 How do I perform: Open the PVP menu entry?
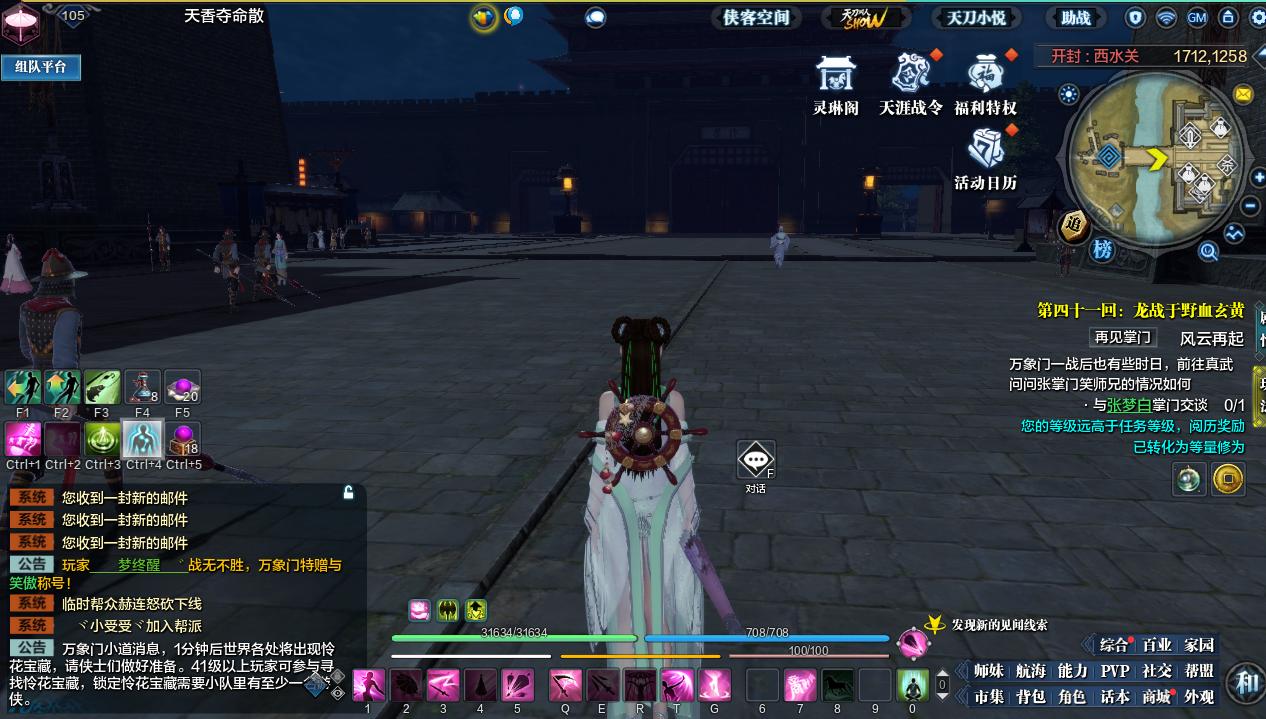(1115, 671)
